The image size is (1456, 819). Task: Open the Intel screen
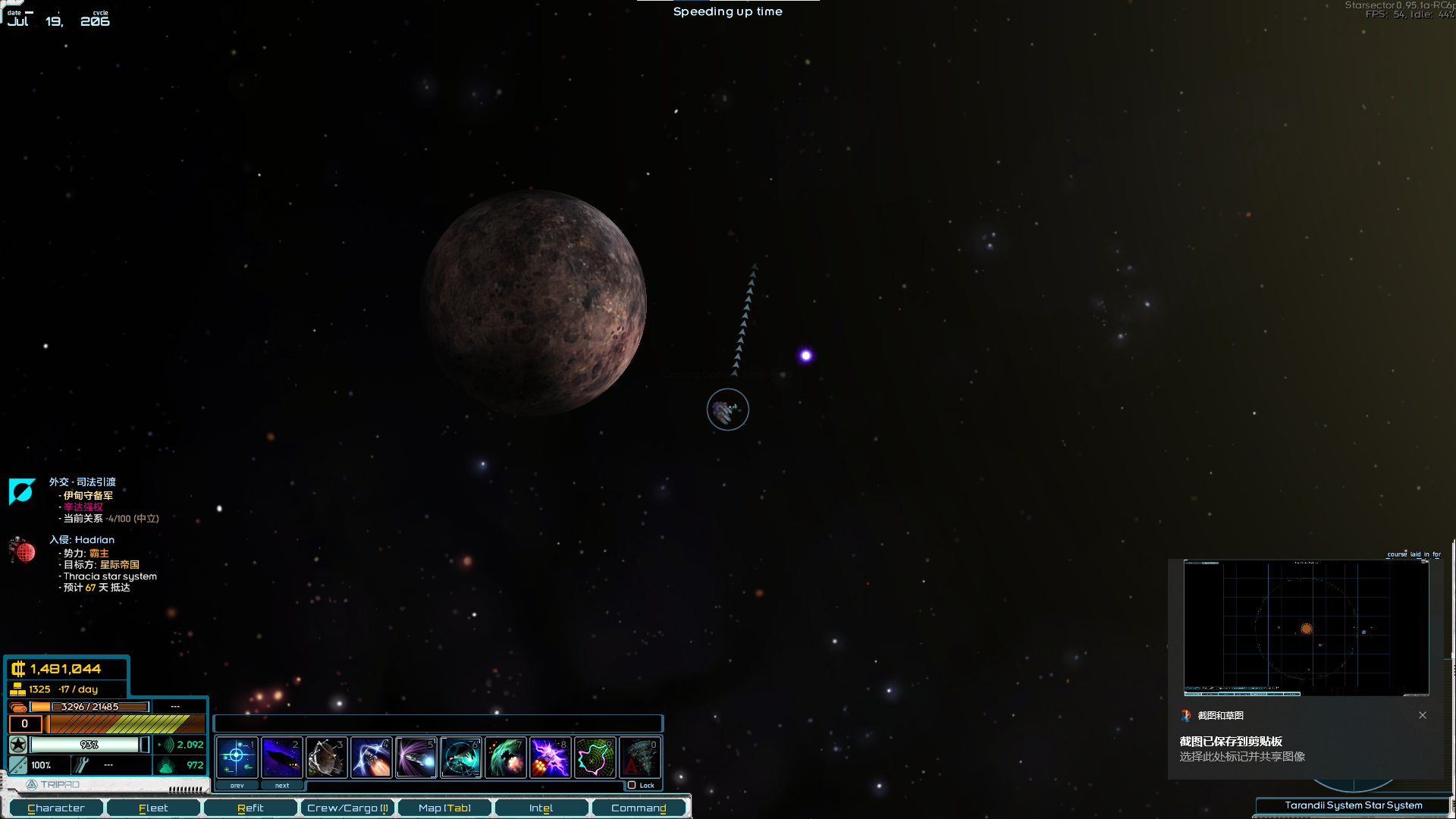[x=541, y=808]
